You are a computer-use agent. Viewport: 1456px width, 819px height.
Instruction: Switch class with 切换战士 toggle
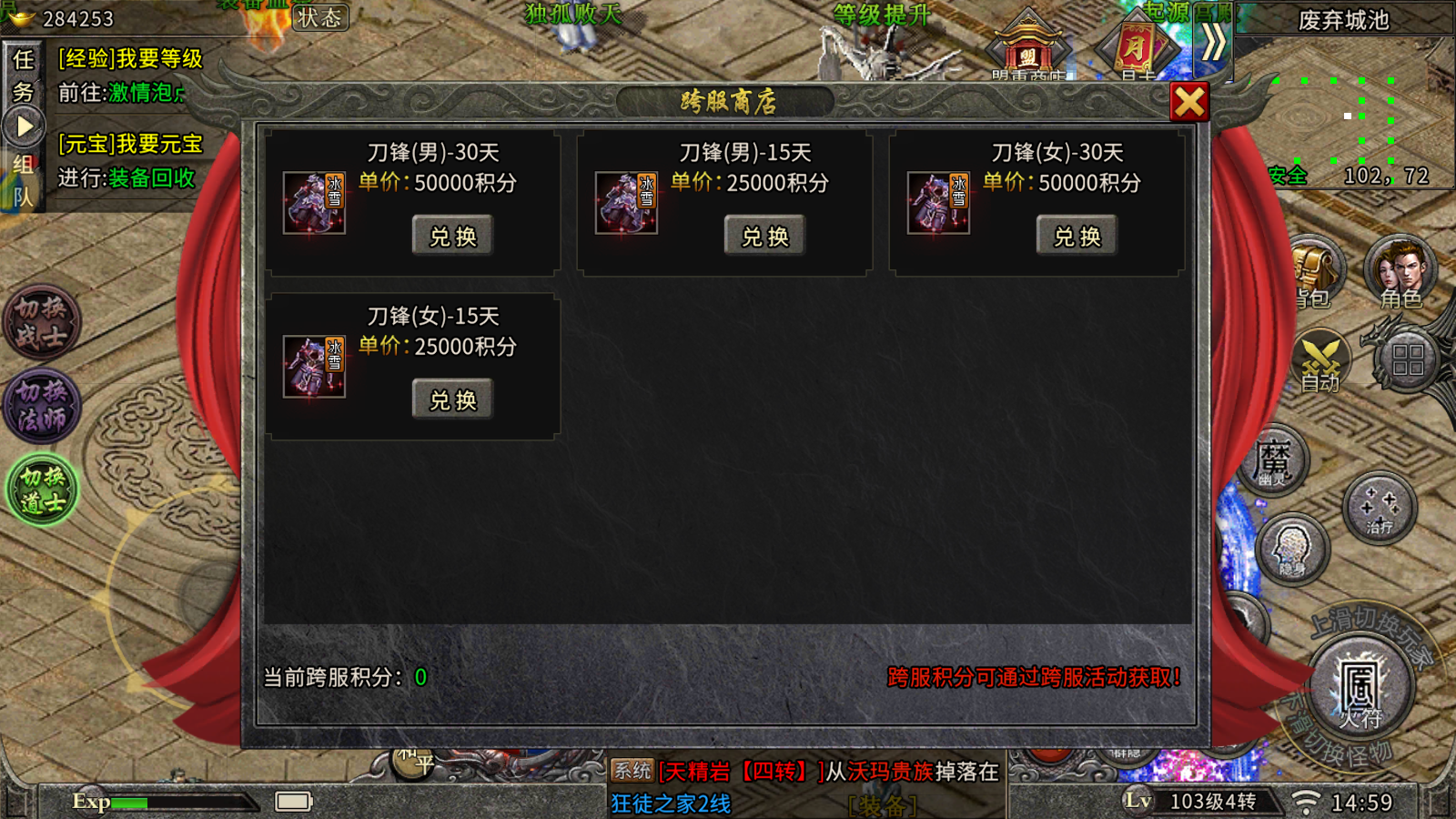(42, 323)
